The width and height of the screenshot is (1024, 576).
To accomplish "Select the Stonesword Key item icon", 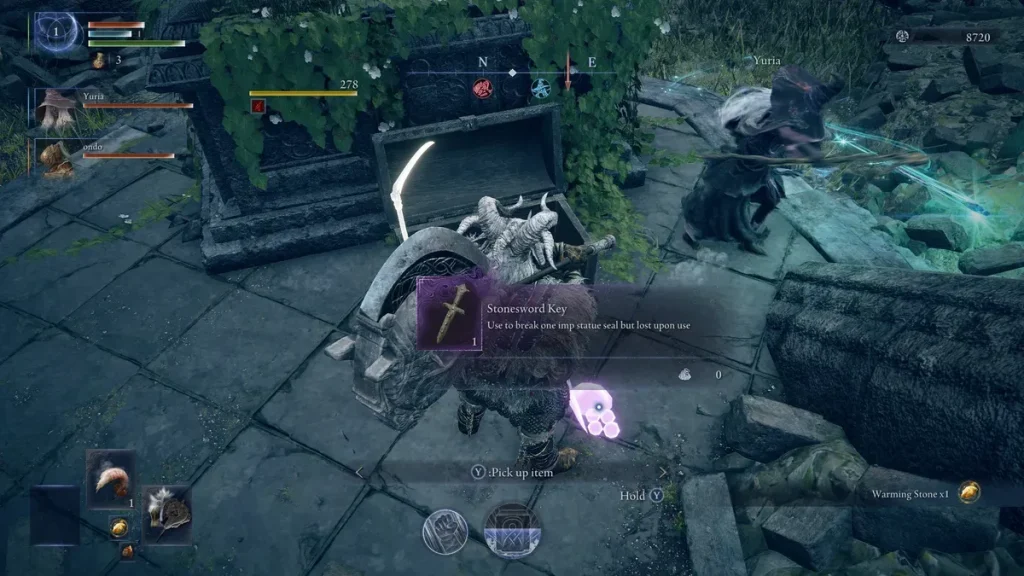I will (x=450, y=313).
